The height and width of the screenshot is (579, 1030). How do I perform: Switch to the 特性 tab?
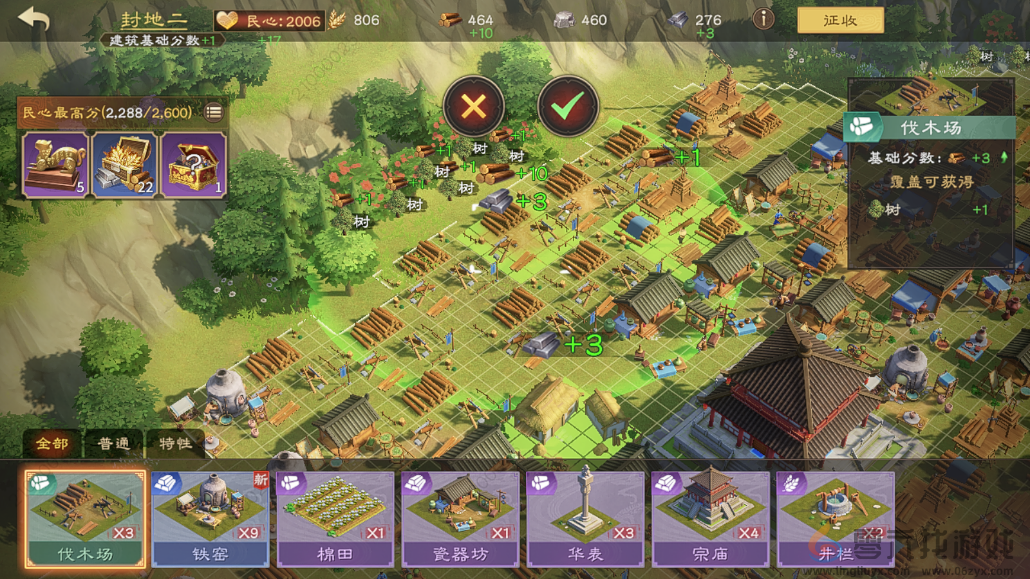point(174,443)
